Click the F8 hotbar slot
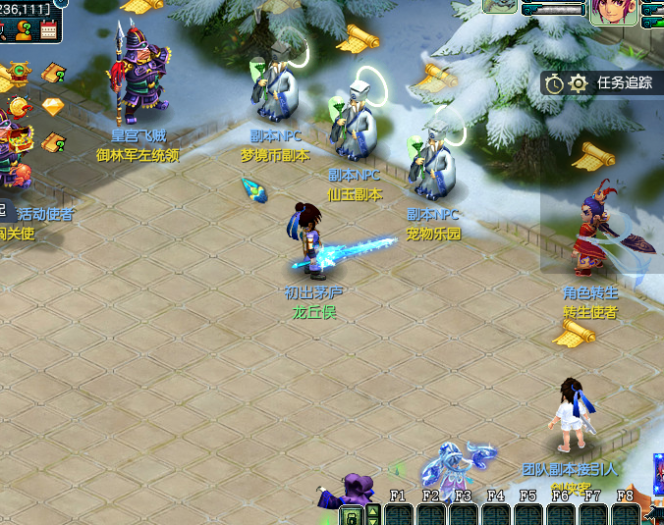The width and height of the screenshot is (664, 525). tap(625, 513)
